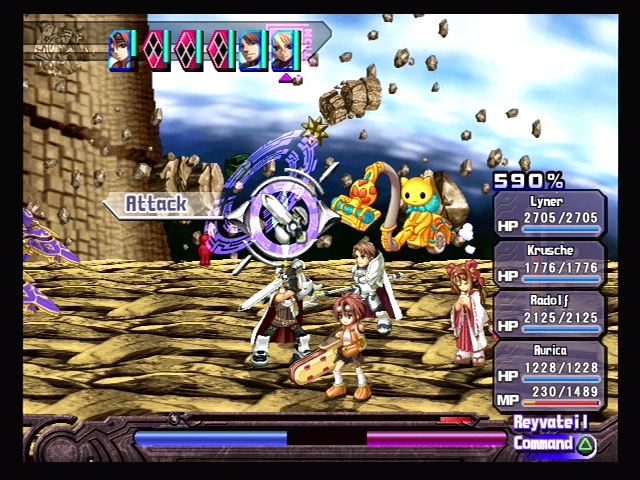Select the Attack command label
640x480 pixels.
(x=156, y=204)
